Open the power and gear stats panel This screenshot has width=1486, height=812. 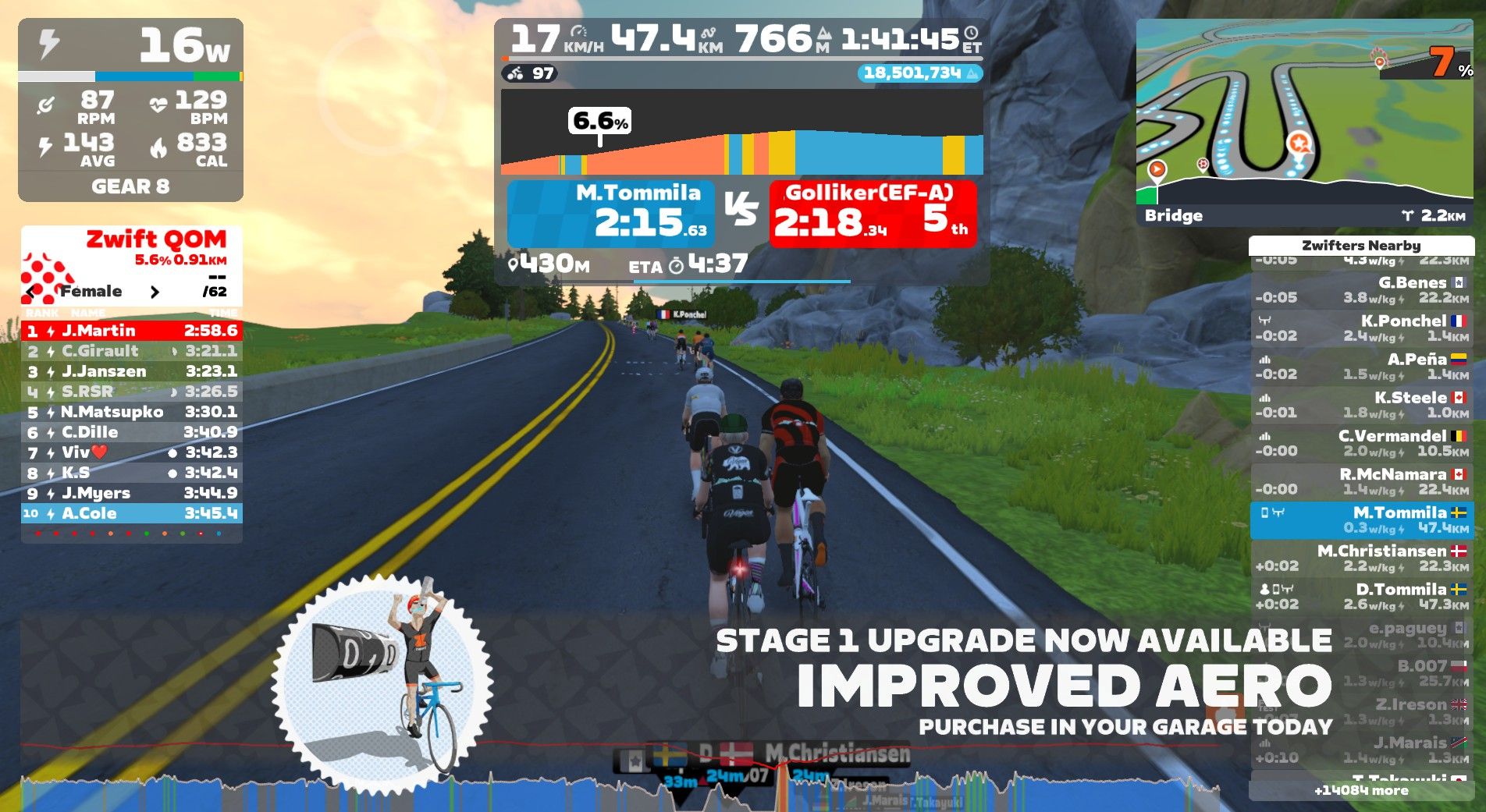[x=130, y=110]
